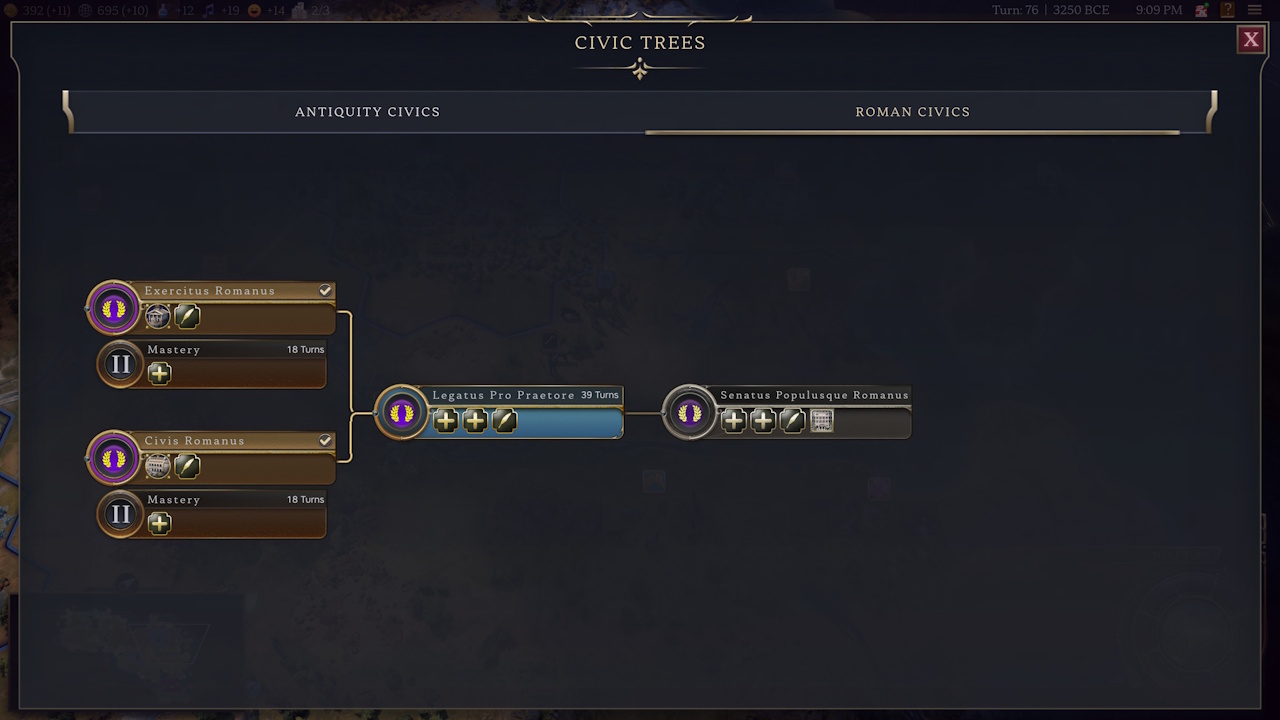Click the quill icon on Senatus Populusque Romanus
The width and height of the screenshot is (1280, 720).
pyautogui.click(x=791, y=421)
